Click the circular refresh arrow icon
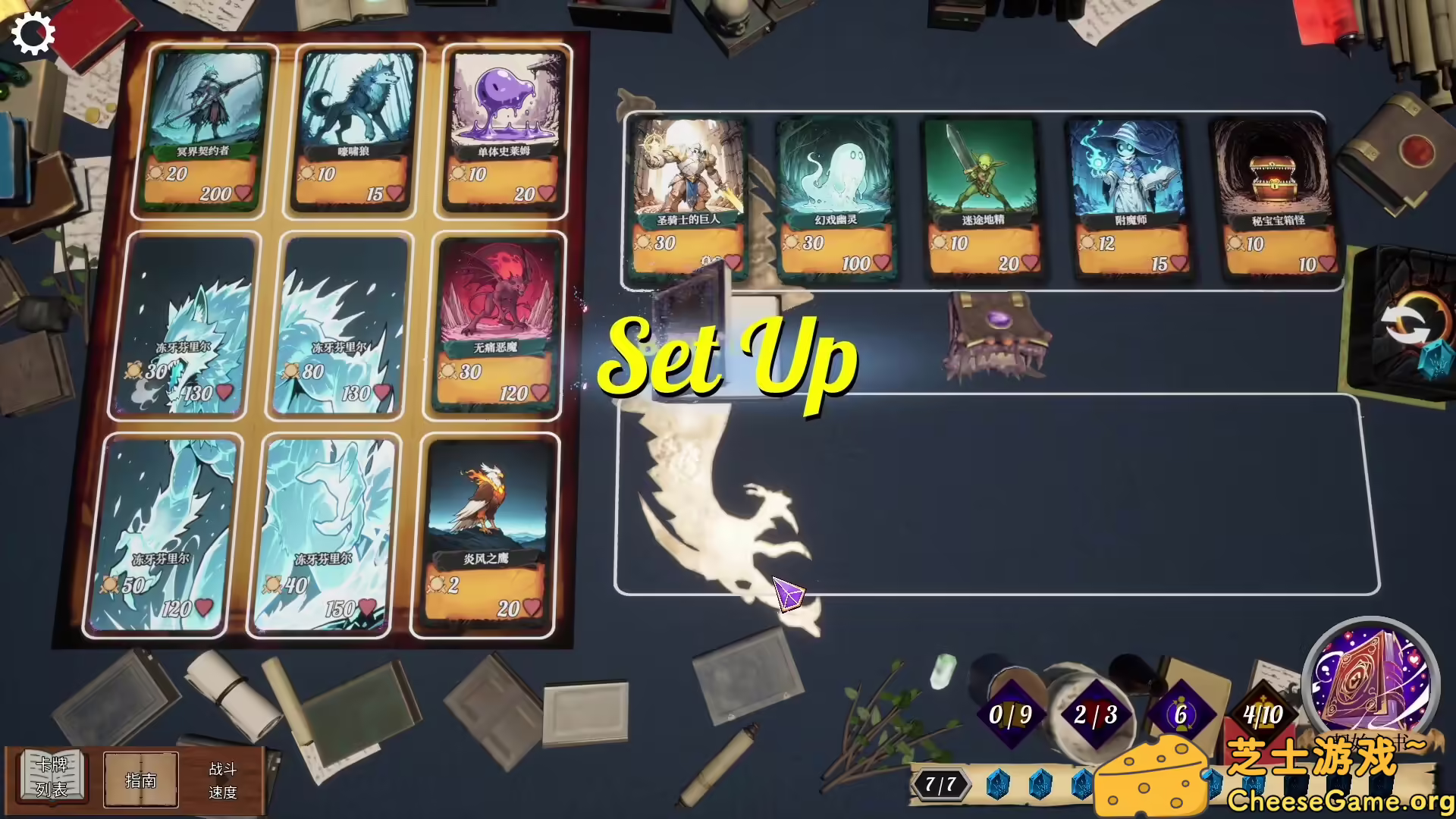 pos(1407,325)
